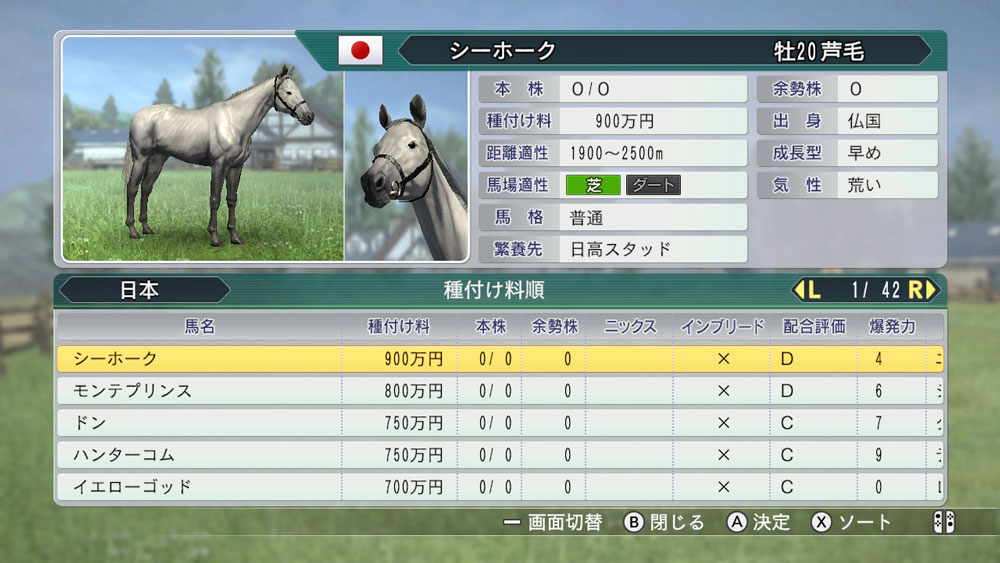Click the ニックス column header
This screenshot has width=1000, height=563.
629,326
